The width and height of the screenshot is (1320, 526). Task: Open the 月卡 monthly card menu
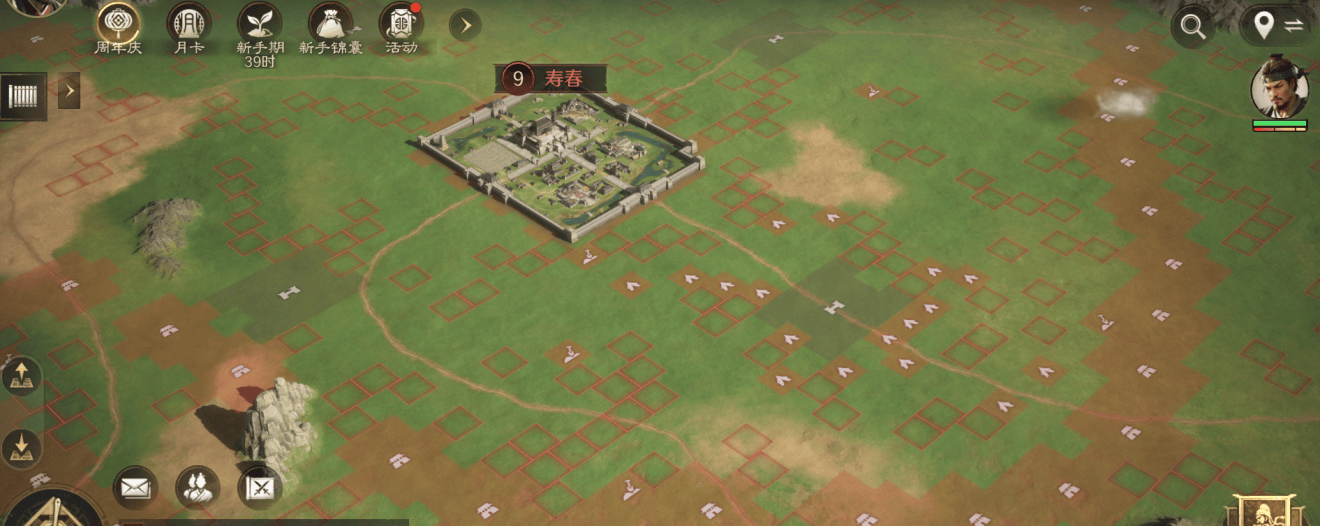[188, 22]
